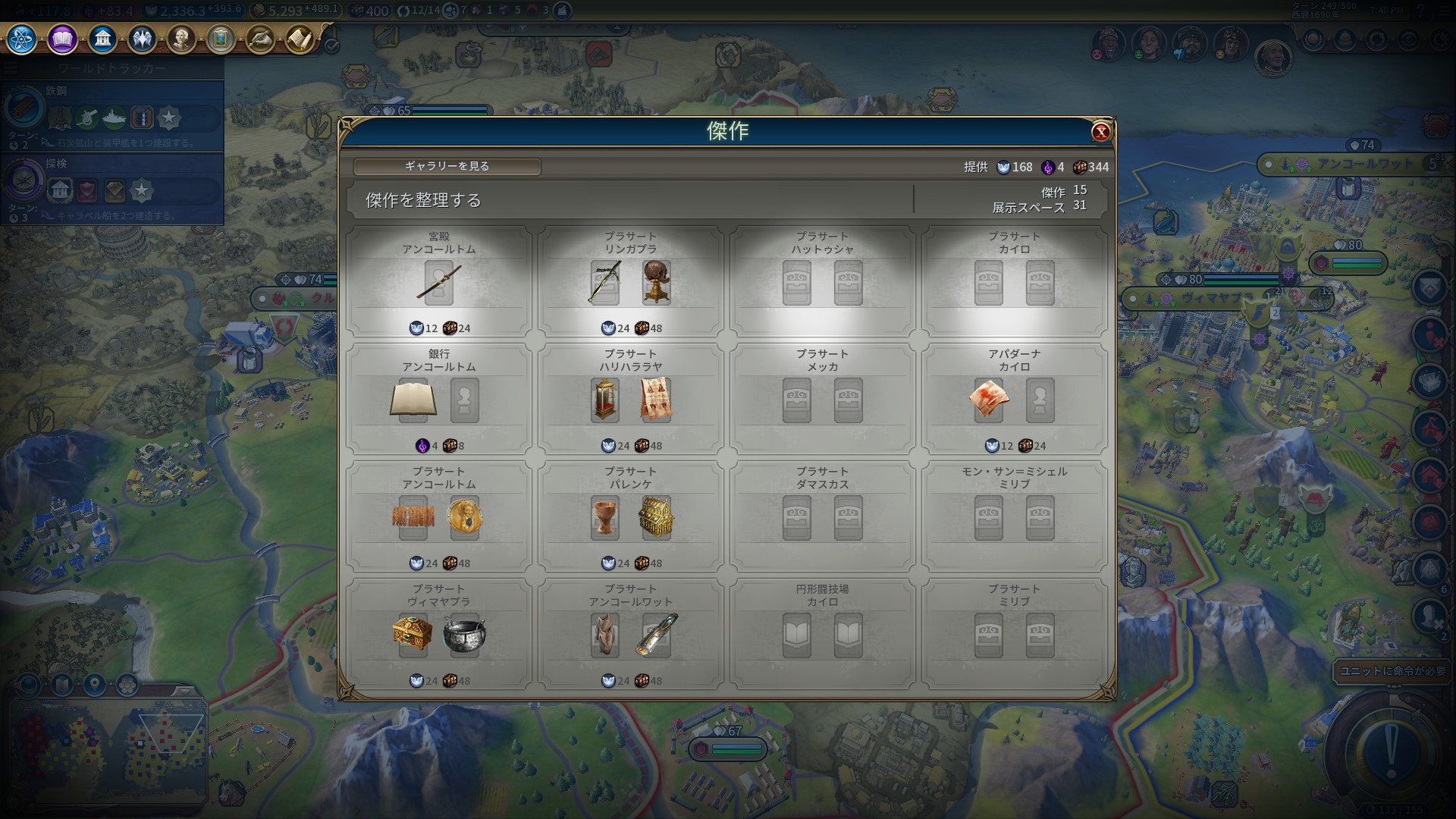Screen dimensions: 1456x819
Task: Open the government building icon
Action: click(x=102, y=39)
